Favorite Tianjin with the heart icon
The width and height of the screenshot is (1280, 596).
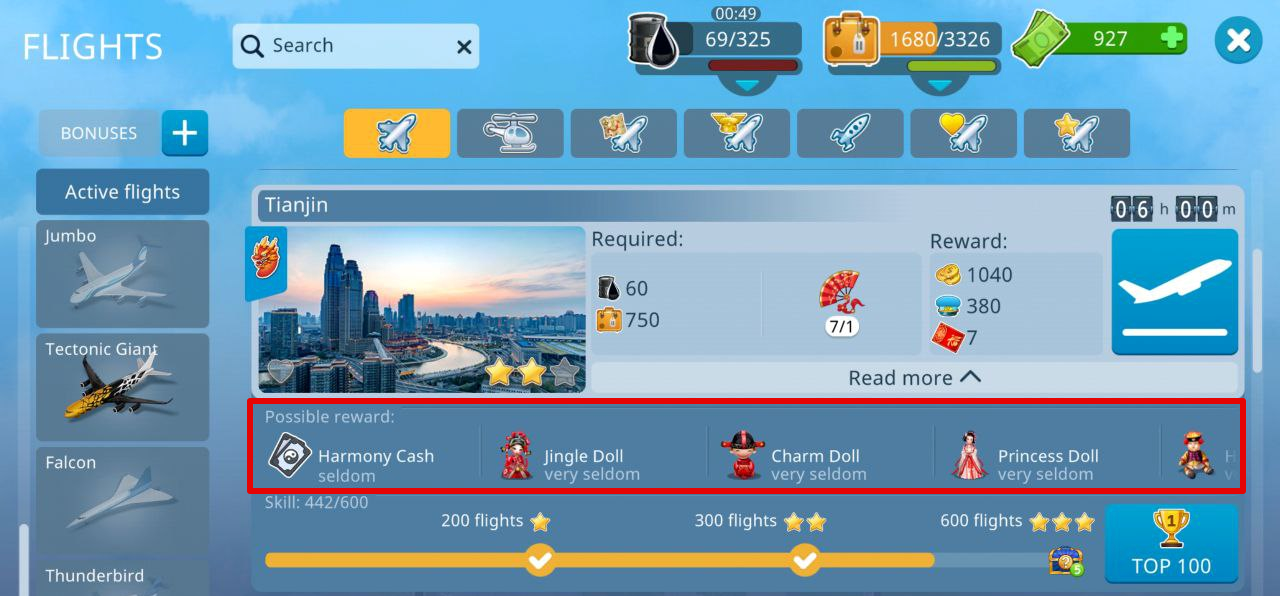281,373
